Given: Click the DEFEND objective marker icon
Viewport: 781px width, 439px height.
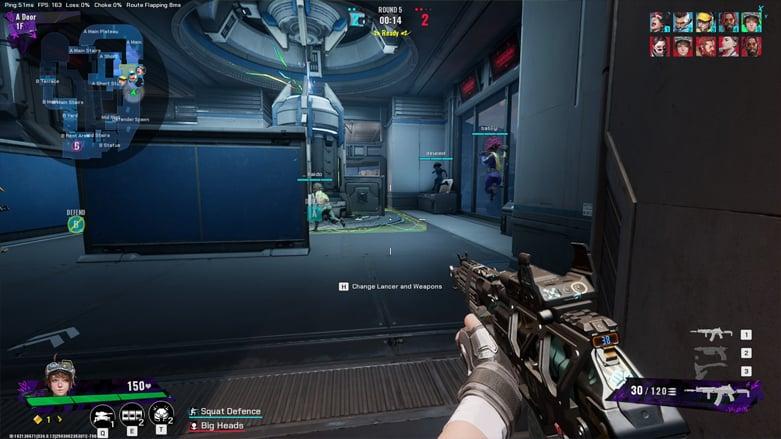Looking at the screenshot, I should tap(76, 224).
